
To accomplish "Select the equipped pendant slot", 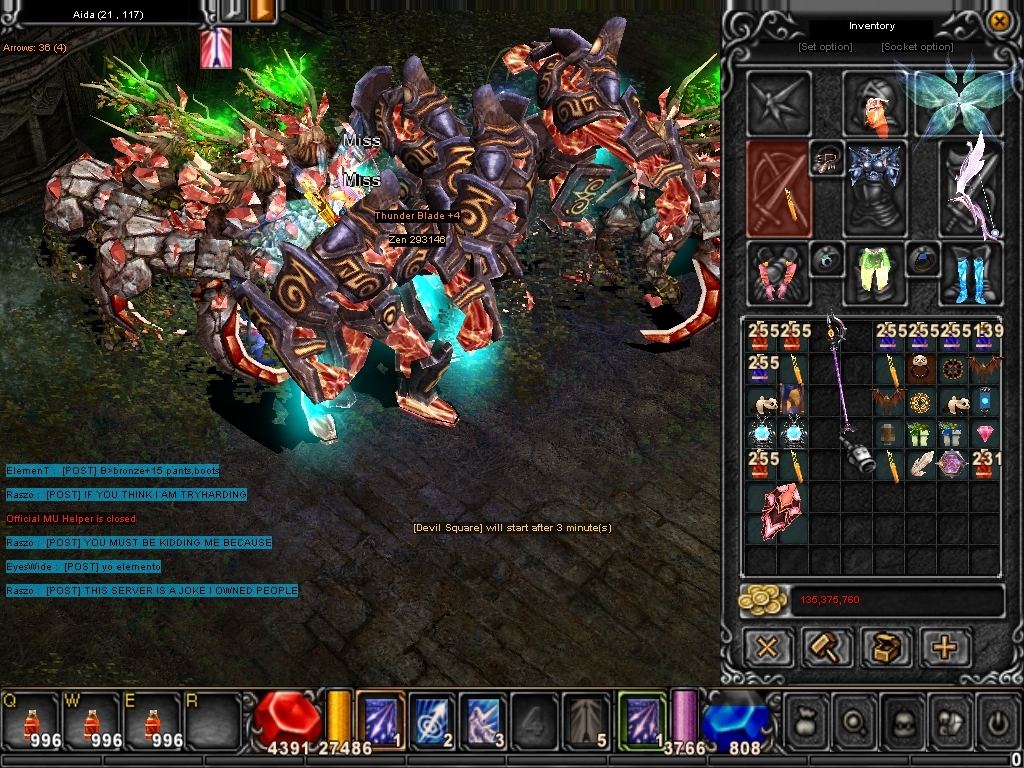I will click(x=827, y=159).
